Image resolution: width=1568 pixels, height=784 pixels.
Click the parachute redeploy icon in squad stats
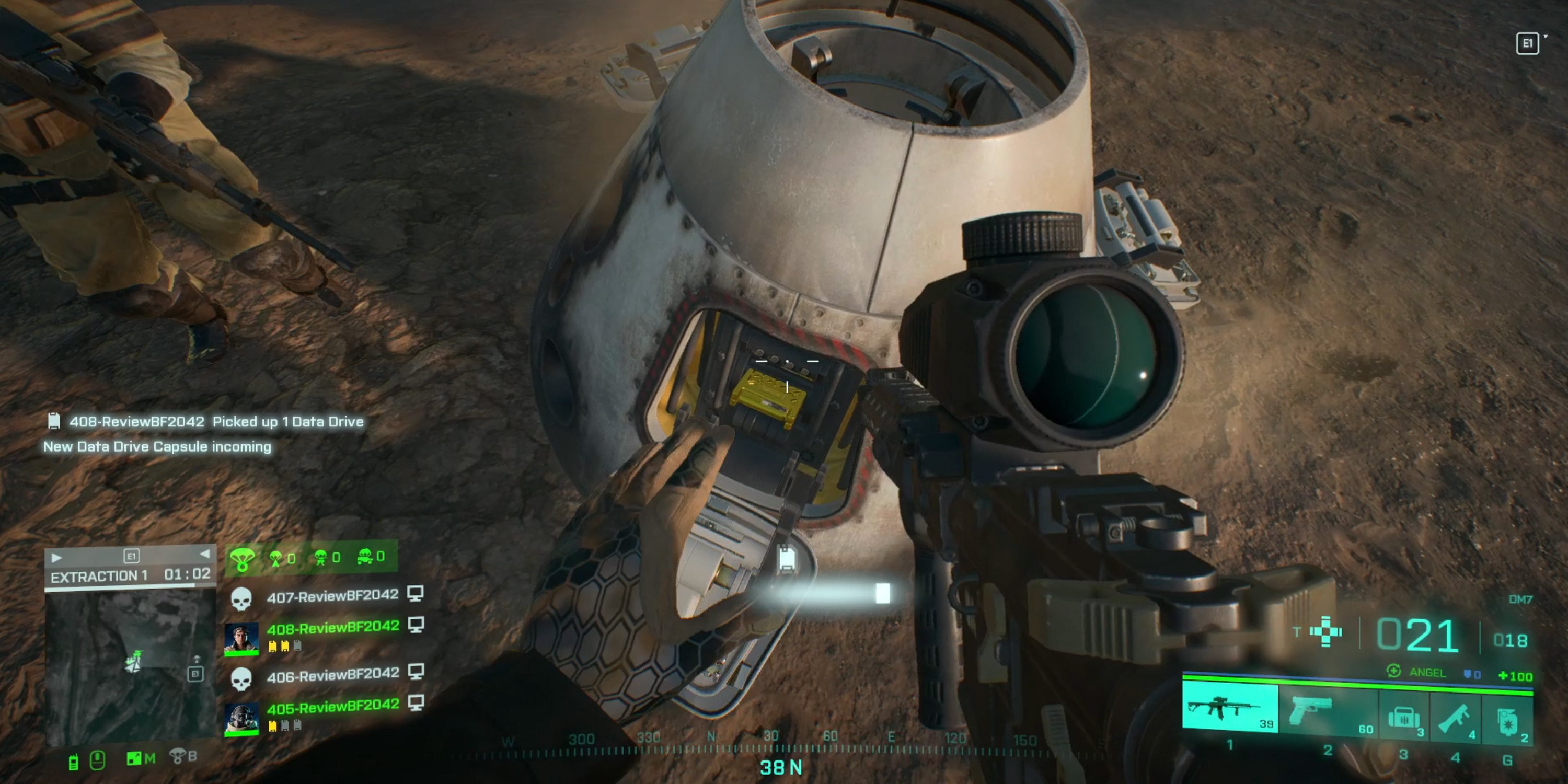243,559
